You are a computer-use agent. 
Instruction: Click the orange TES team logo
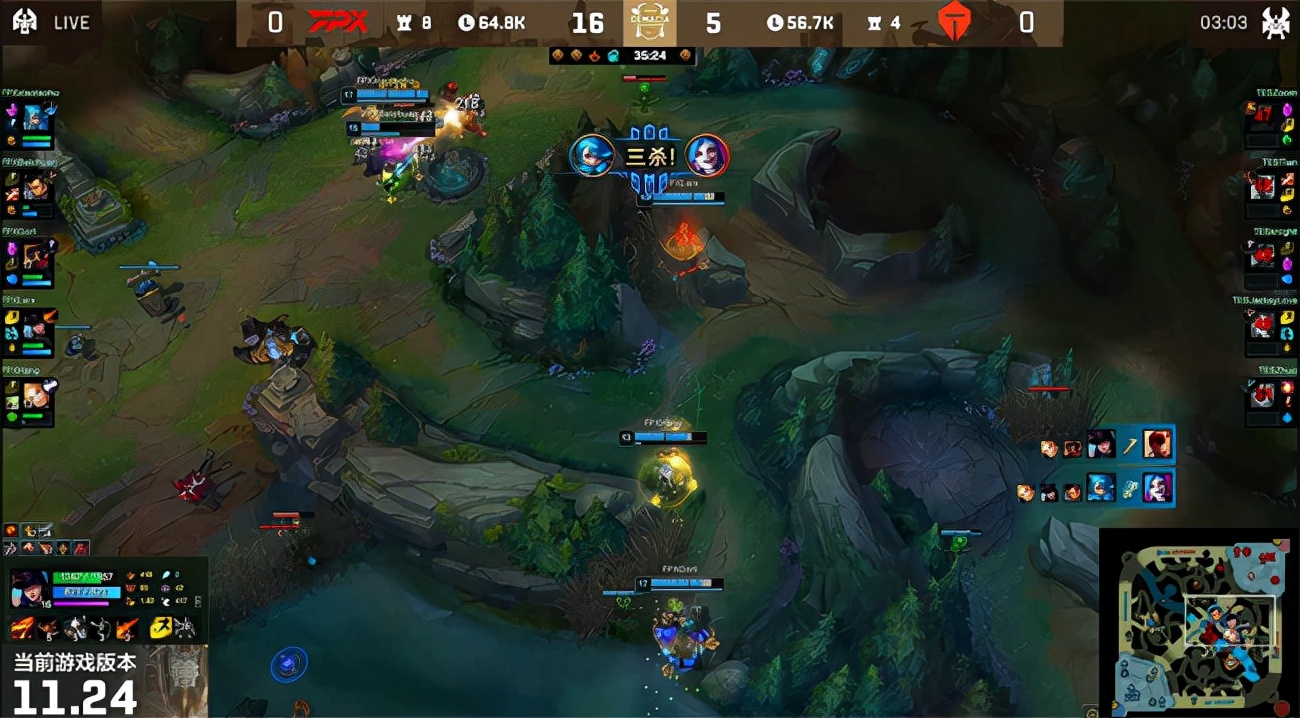pos(953,22)
